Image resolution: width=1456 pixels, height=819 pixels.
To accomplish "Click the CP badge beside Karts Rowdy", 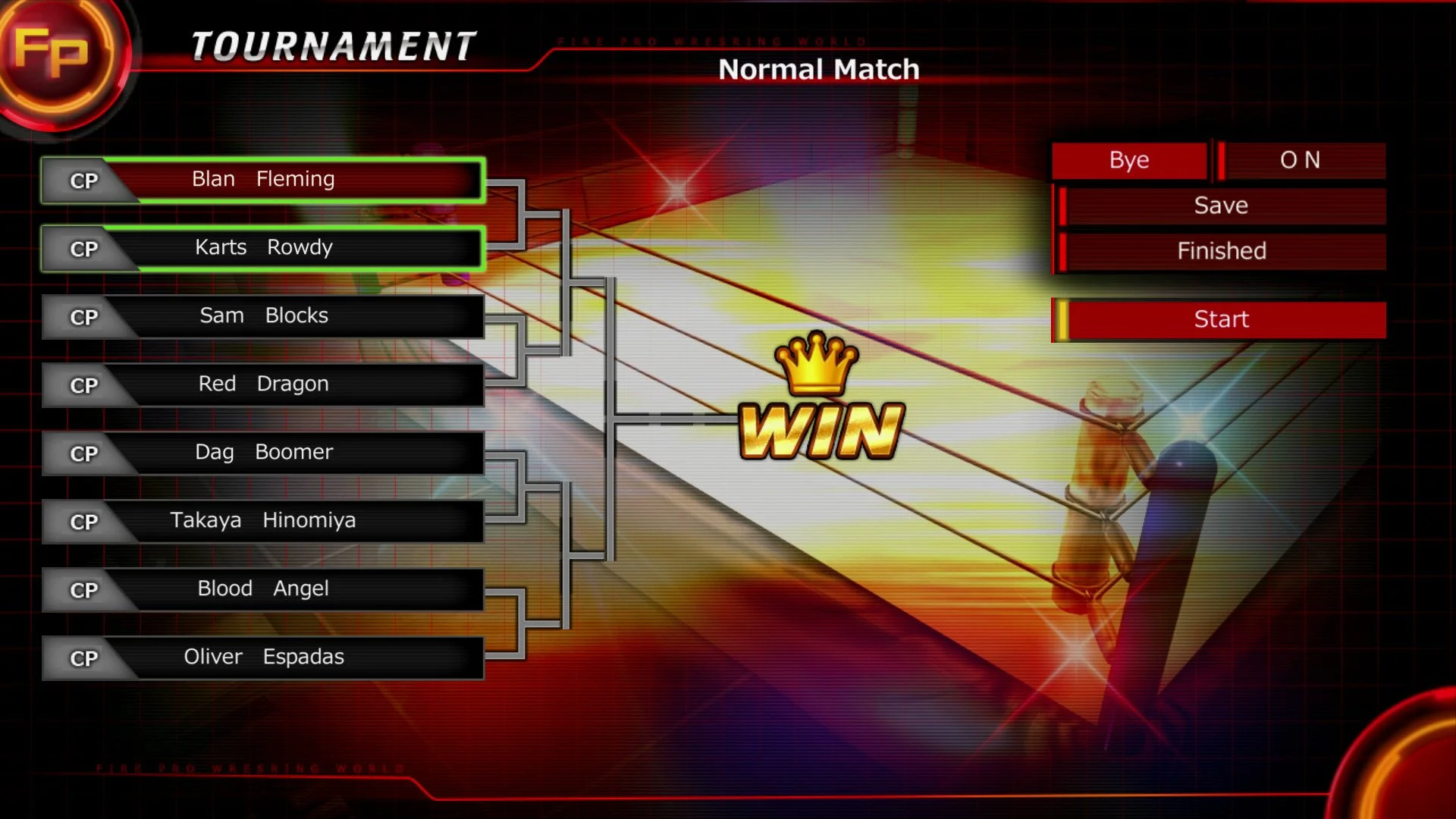I will point(83,249).
